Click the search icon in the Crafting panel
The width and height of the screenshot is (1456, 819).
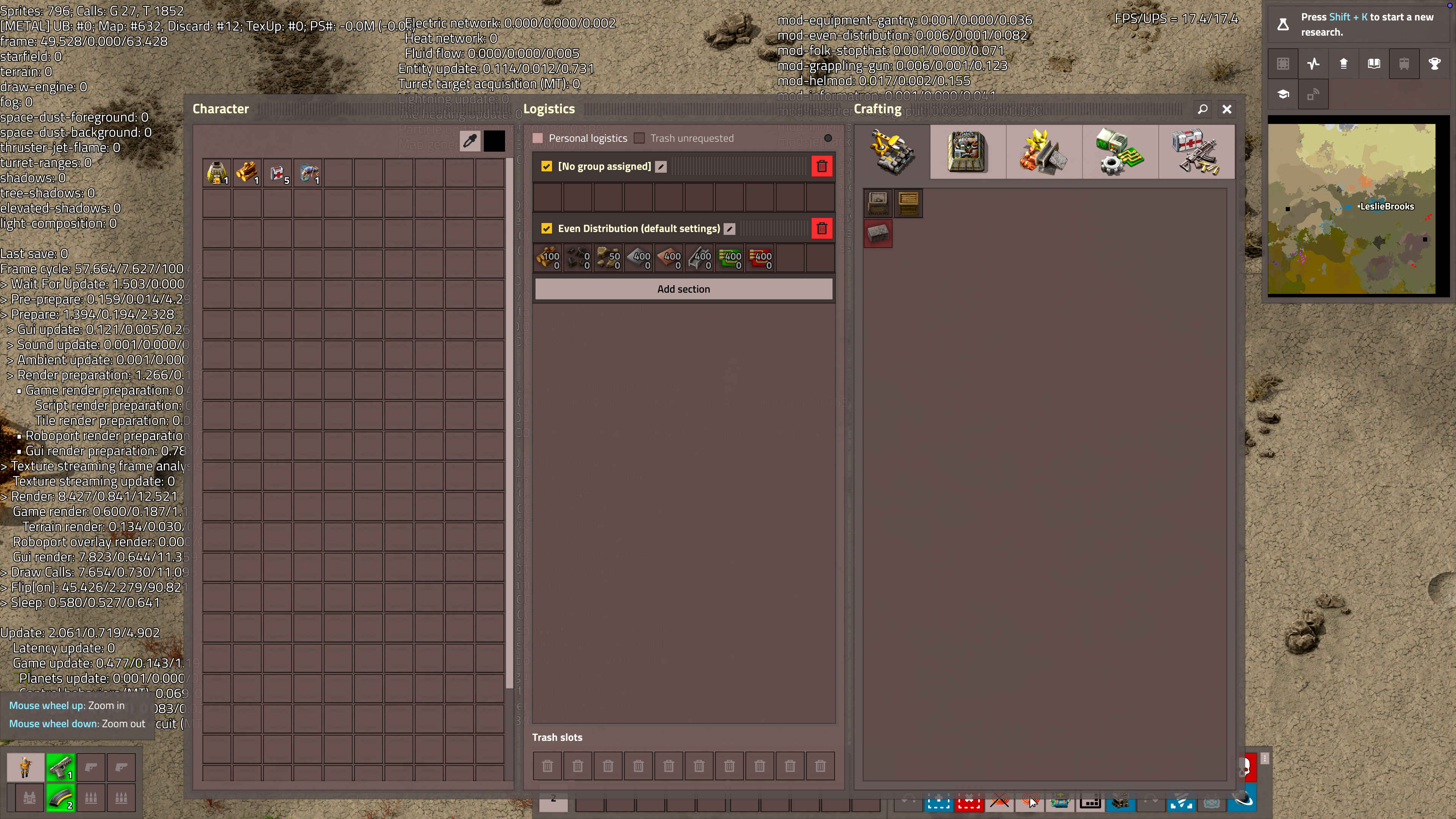[1203, 109]
